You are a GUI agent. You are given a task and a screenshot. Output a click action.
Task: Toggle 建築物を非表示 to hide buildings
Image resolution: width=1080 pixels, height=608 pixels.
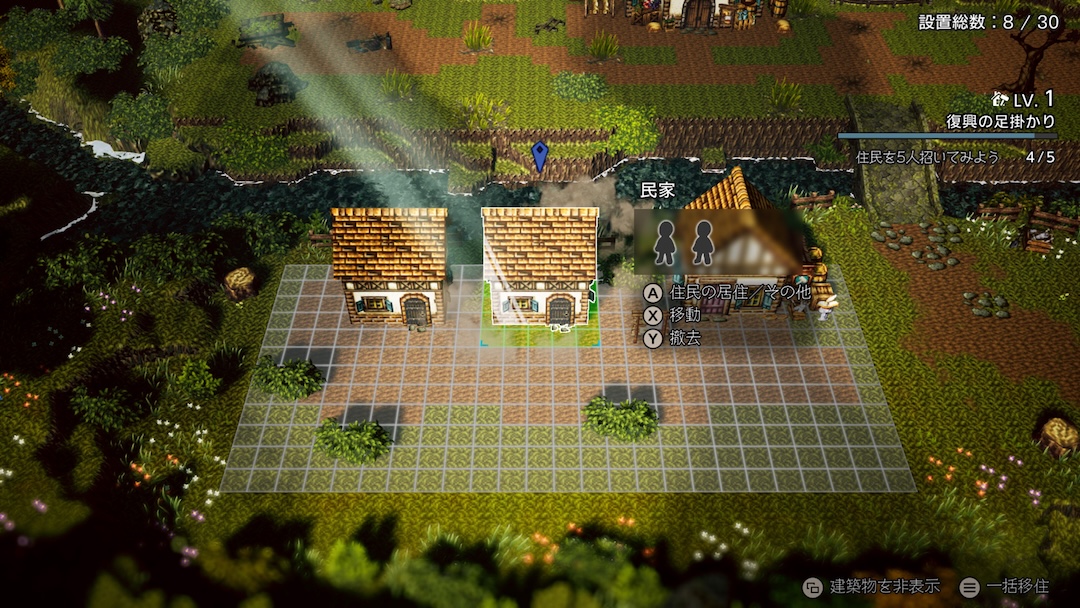coord(867,586)
